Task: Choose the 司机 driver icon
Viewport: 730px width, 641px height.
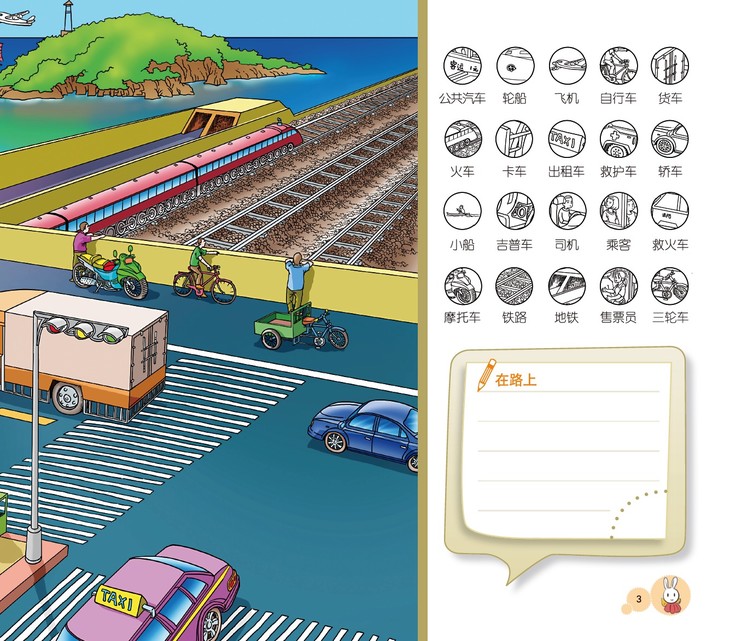Action: 567,211
